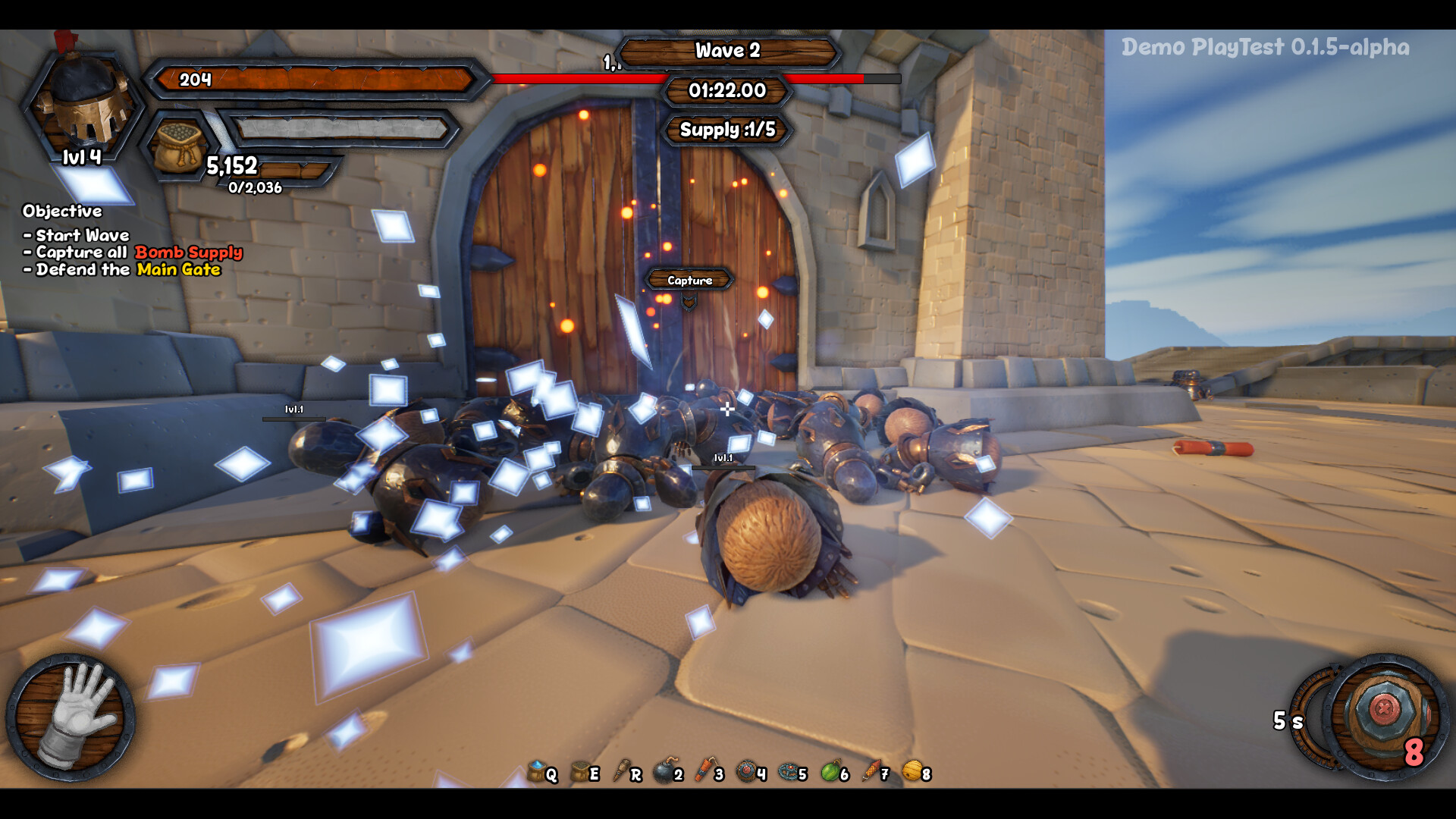Select the landmine in hotbar slot 4

pos(745,774)
